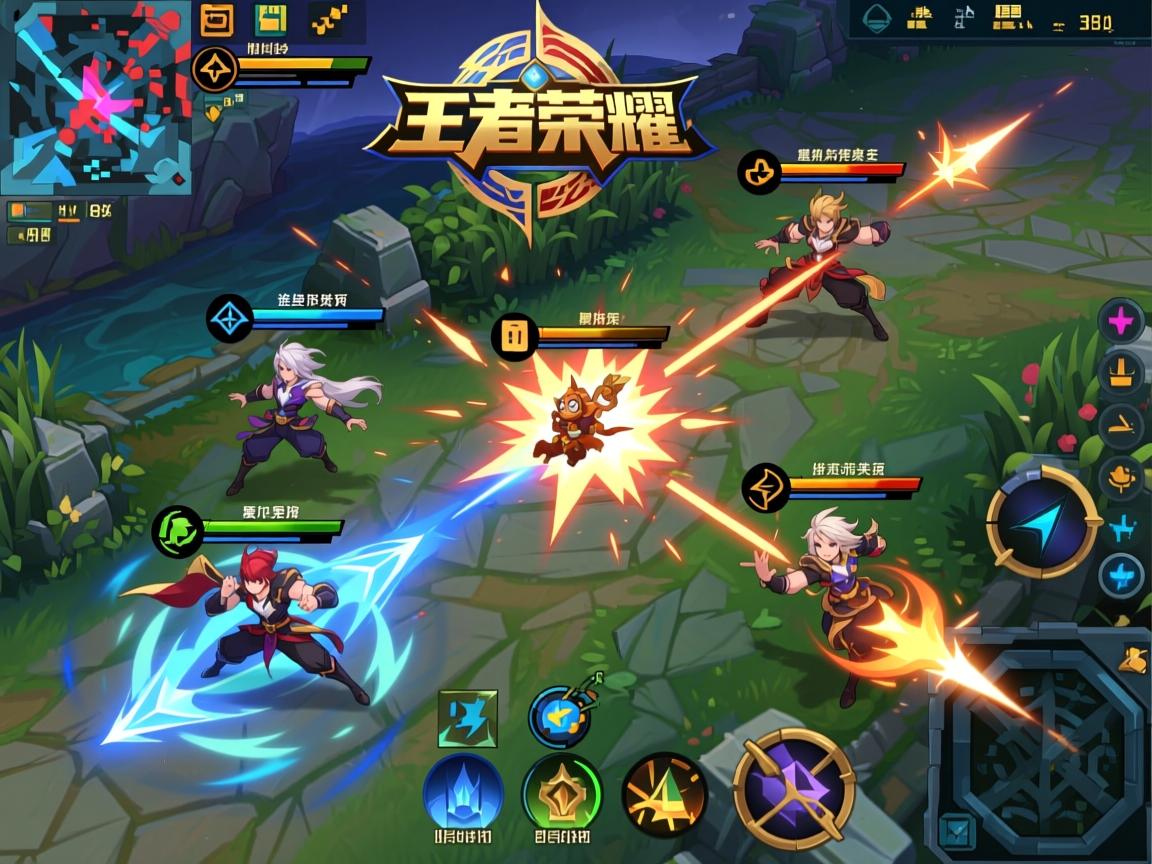Viewport: 1152px width, 864px height.
Task: Select the red-haired hero's green portrait icon
Action: [x=177, y=531]
